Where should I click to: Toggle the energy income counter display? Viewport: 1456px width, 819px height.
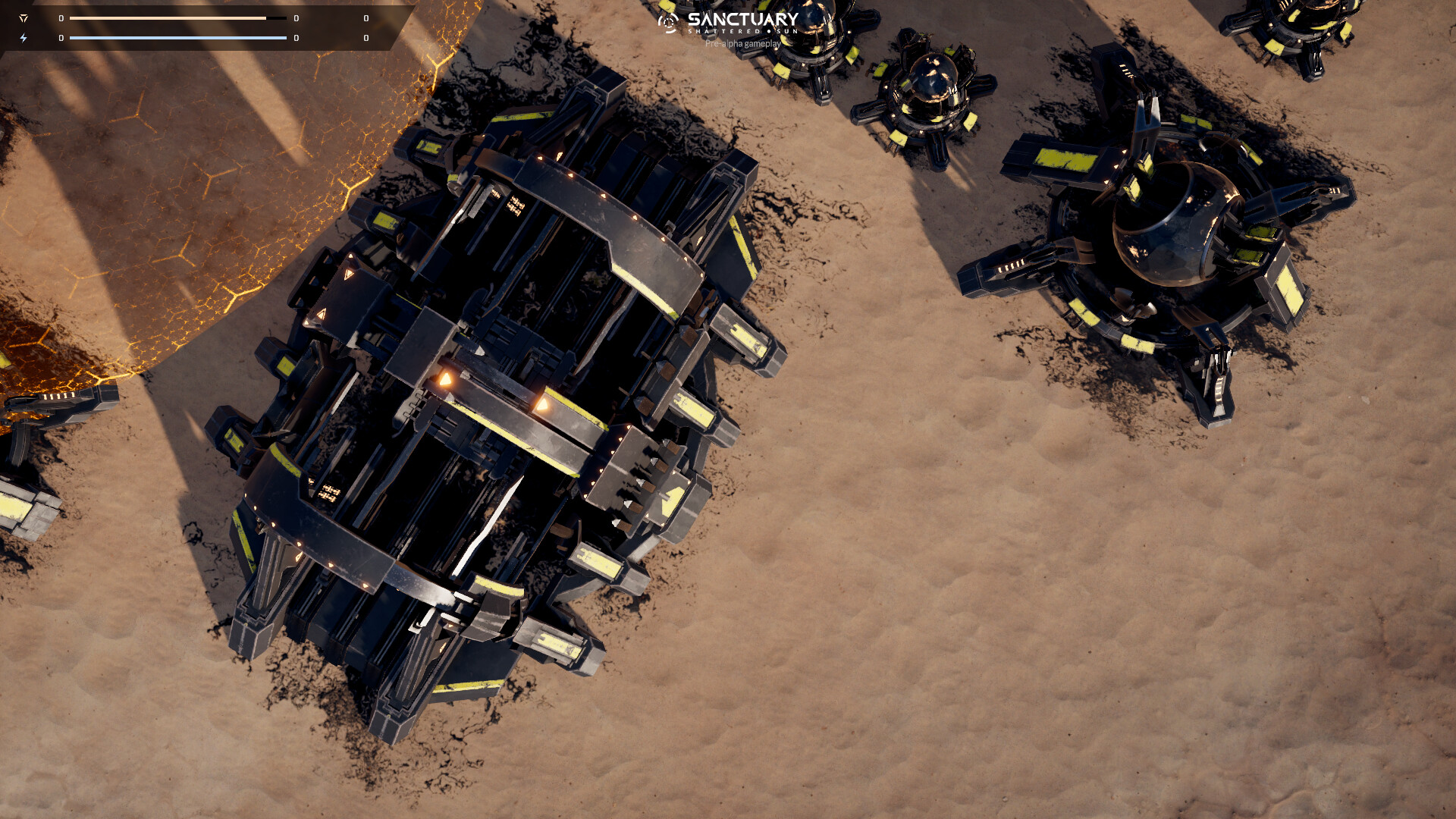(x=294, y=37)
